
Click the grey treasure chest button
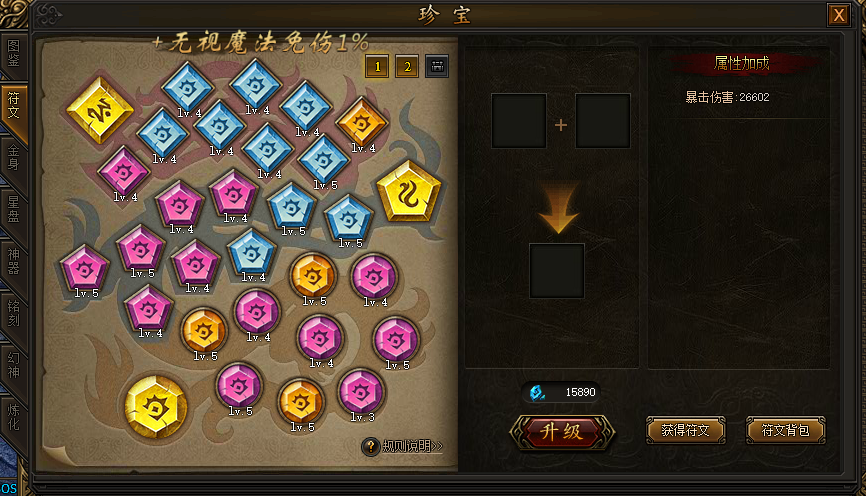click(437, 66)
